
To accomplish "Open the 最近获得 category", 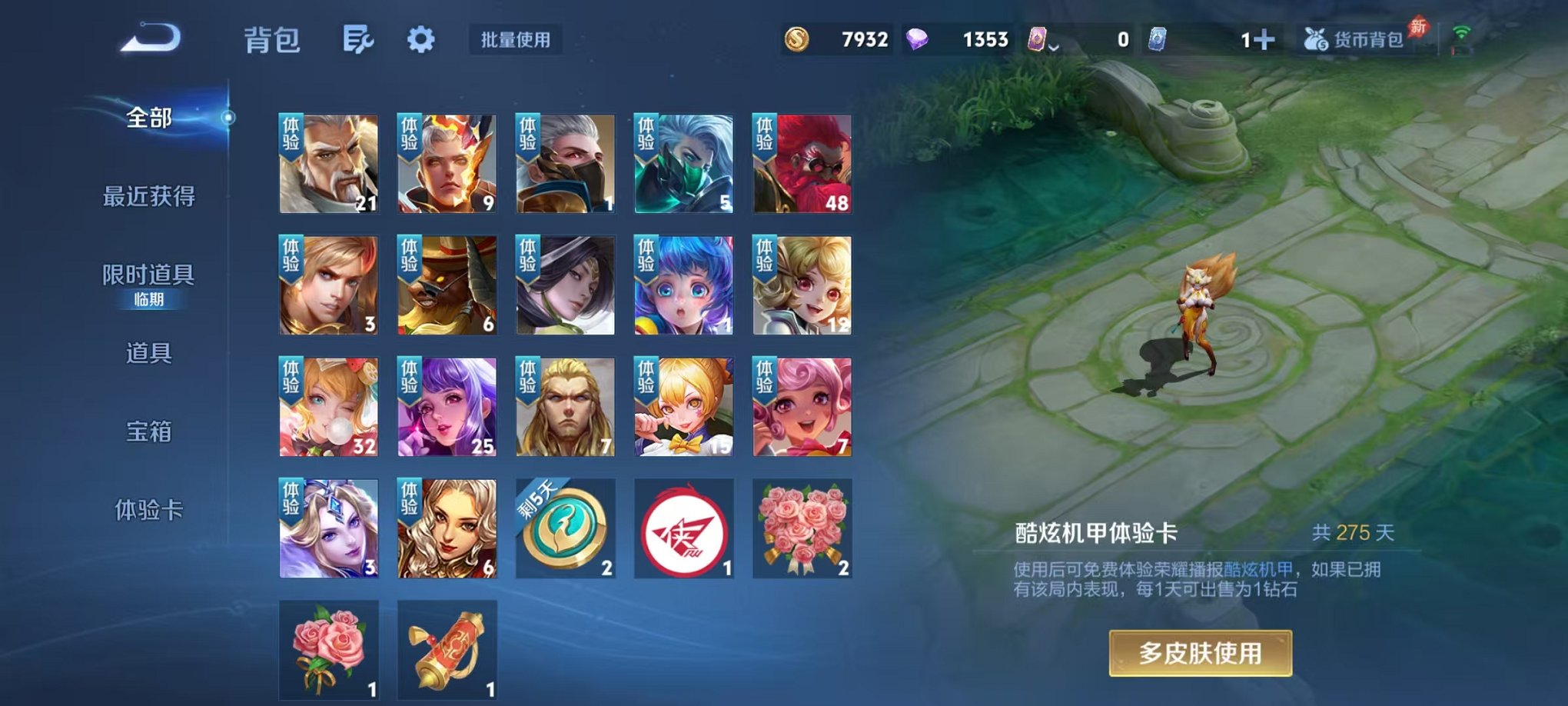I will 151,196.
